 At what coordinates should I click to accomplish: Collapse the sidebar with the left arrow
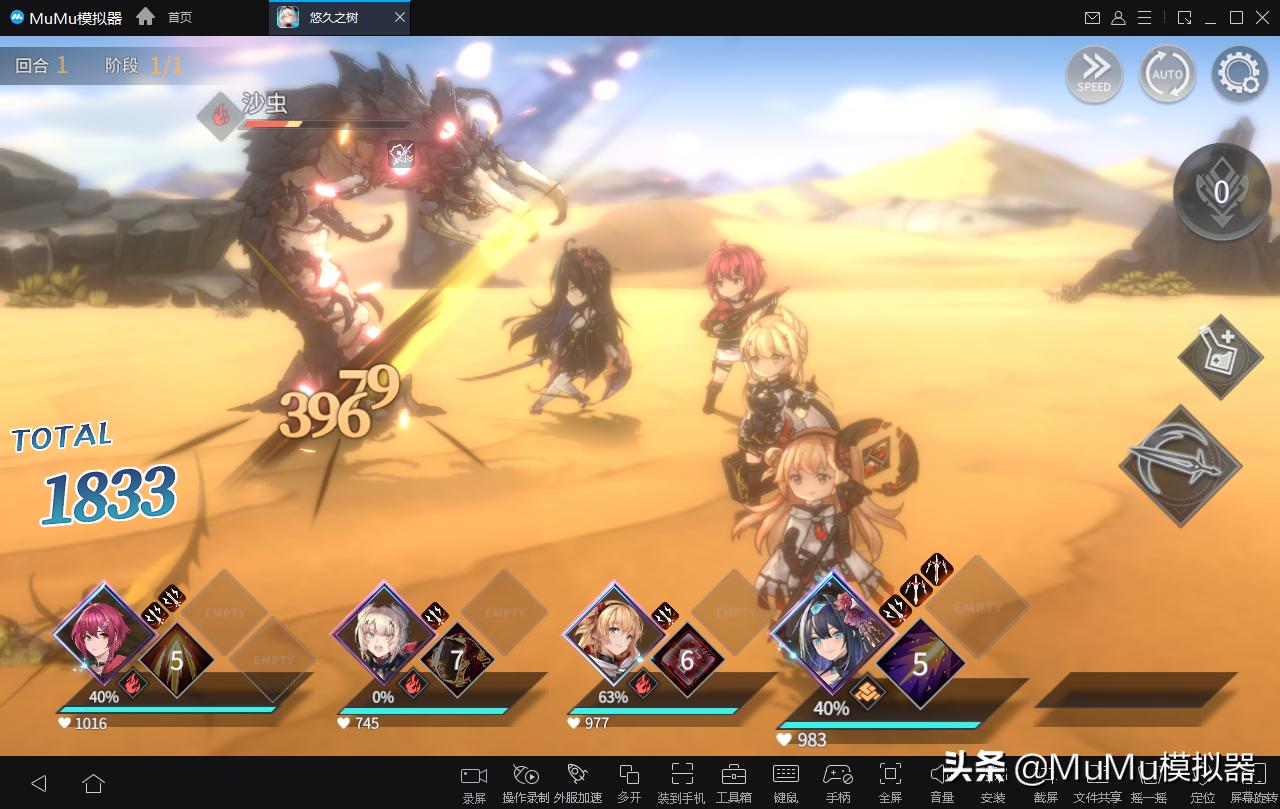pyautogui.click(x=40, y=783)
